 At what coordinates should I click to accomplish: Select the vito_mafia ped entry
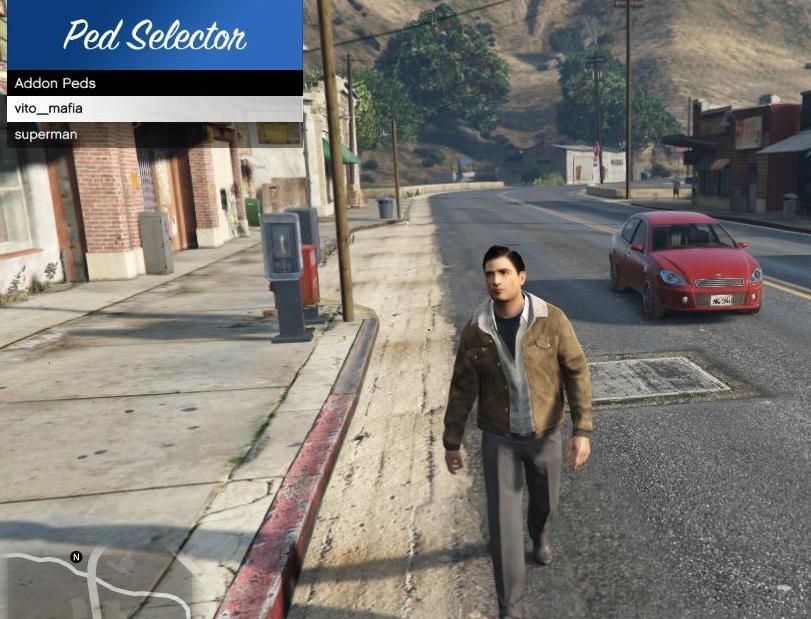point(153,109)
